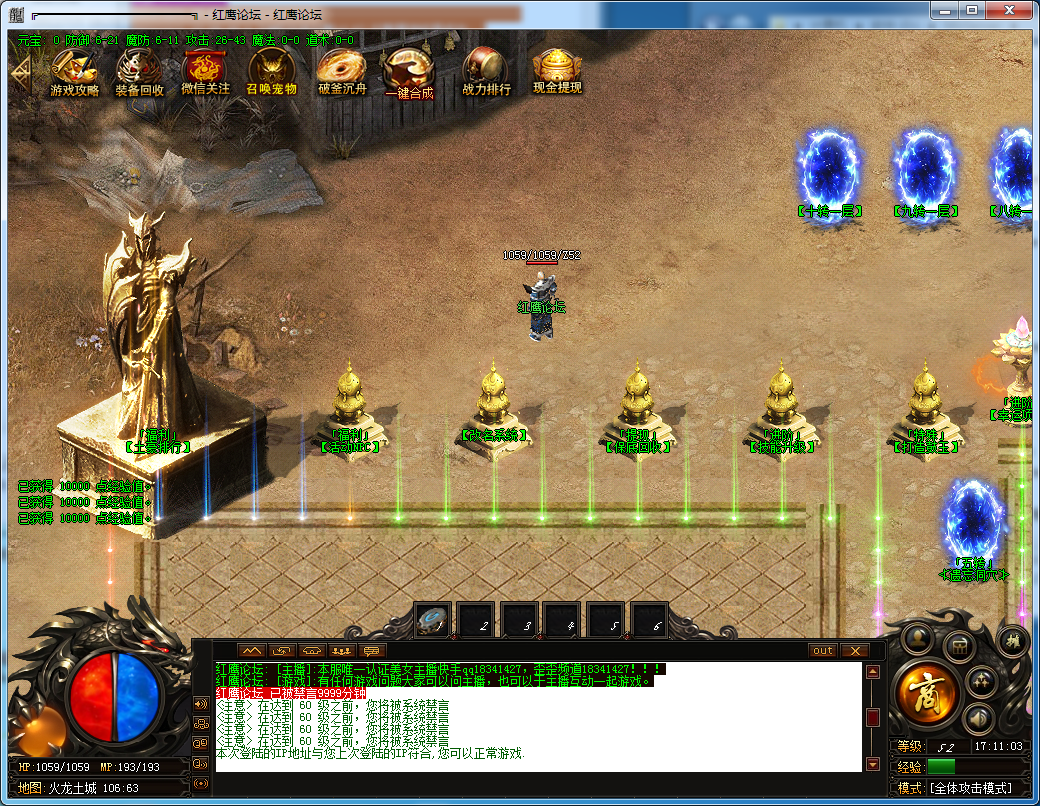1040x806 pixels.
Task: Open the 召唤宠物 summon pet icon
Action: point(271,70)
